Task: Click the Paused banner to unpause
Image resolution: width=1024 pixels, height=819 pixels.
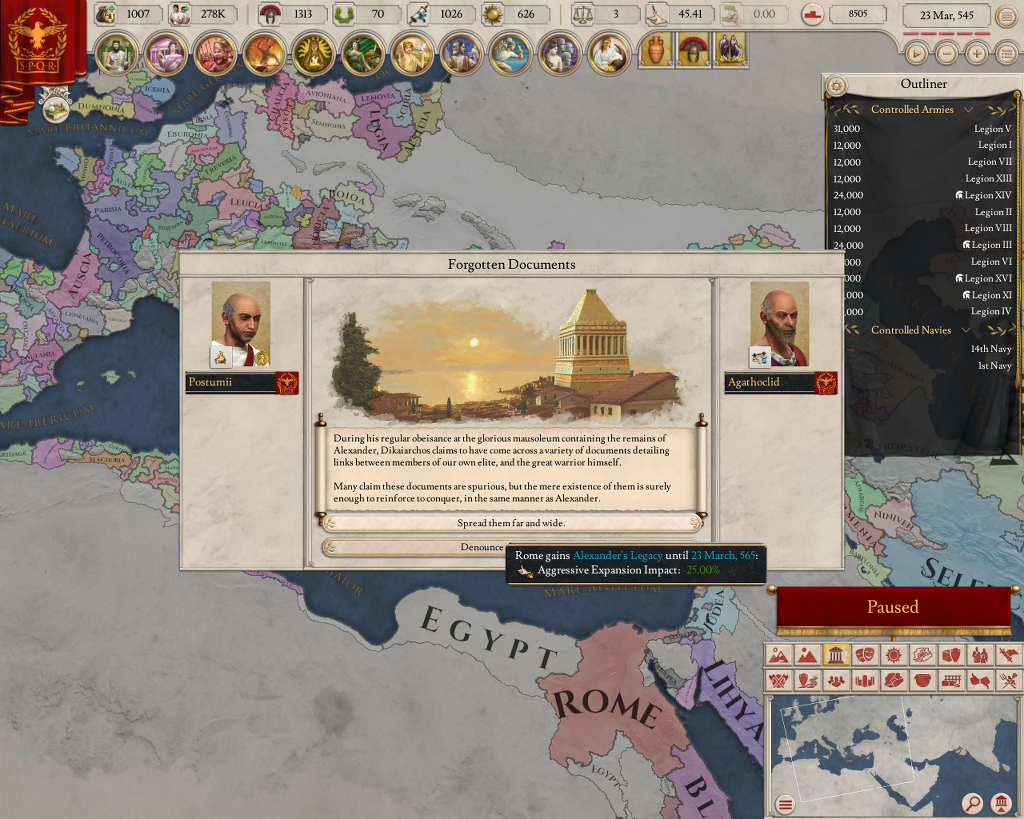Action: pos(892,607)
